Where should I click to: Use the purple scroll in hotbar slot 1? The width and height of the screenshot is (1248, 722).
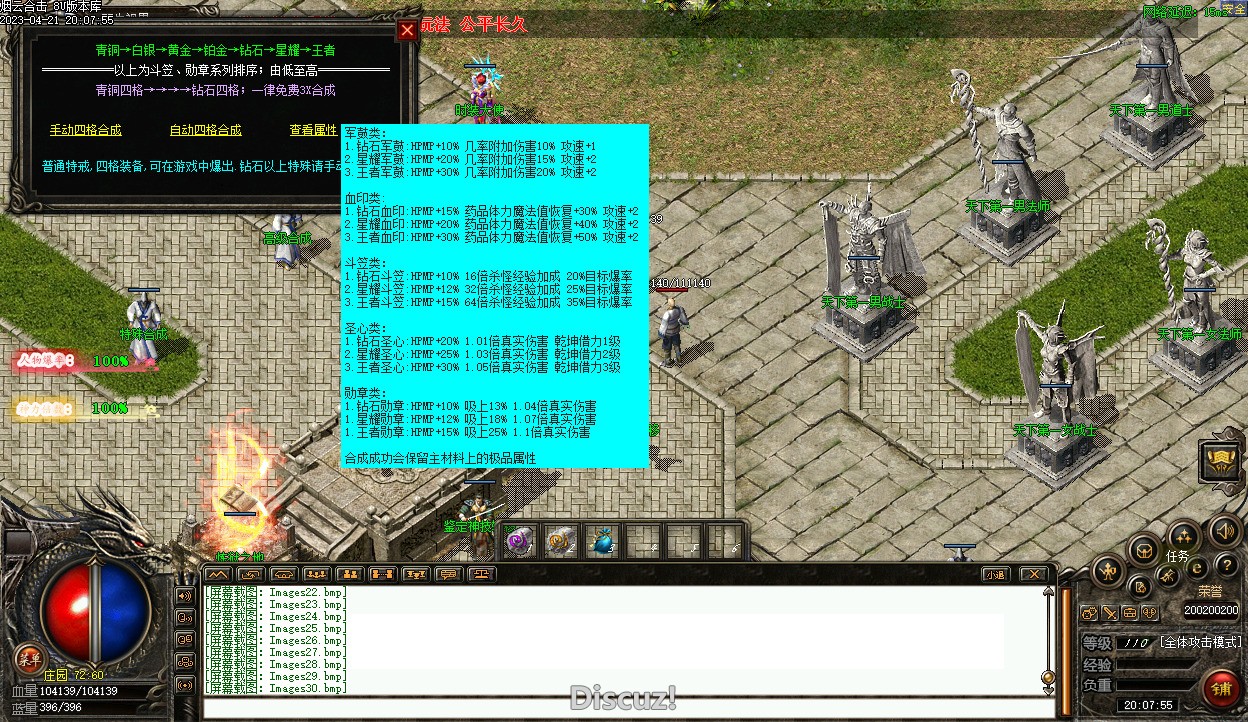pos(520,541)
